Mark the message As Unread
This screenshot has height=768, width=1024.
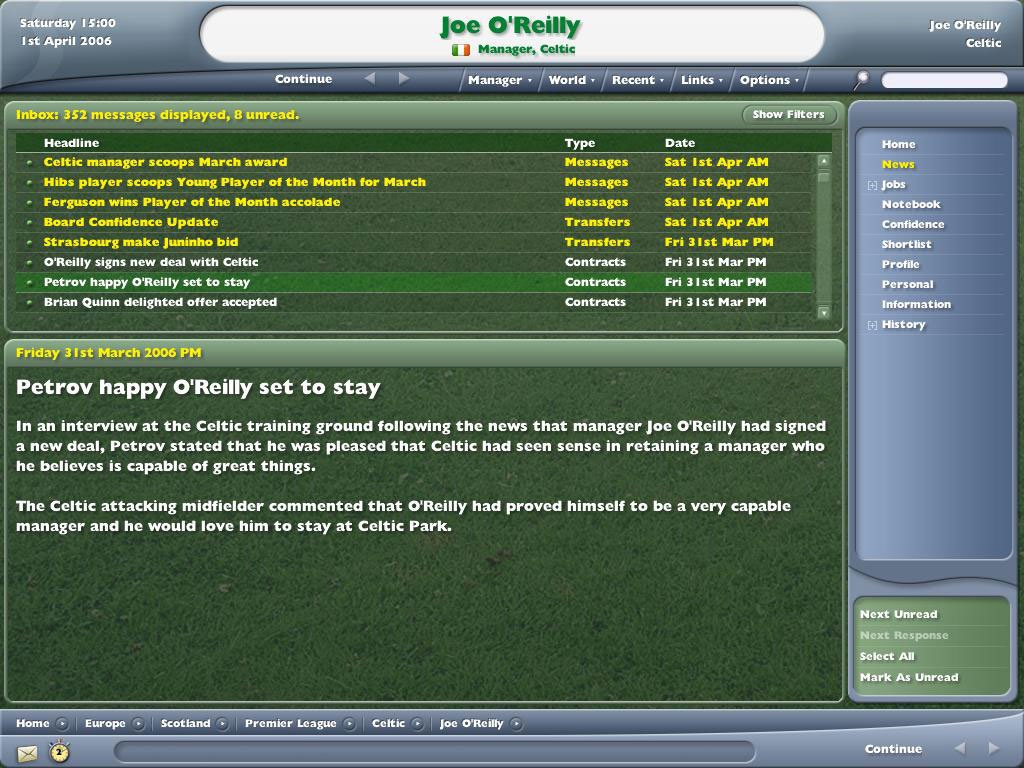[908, 677]
